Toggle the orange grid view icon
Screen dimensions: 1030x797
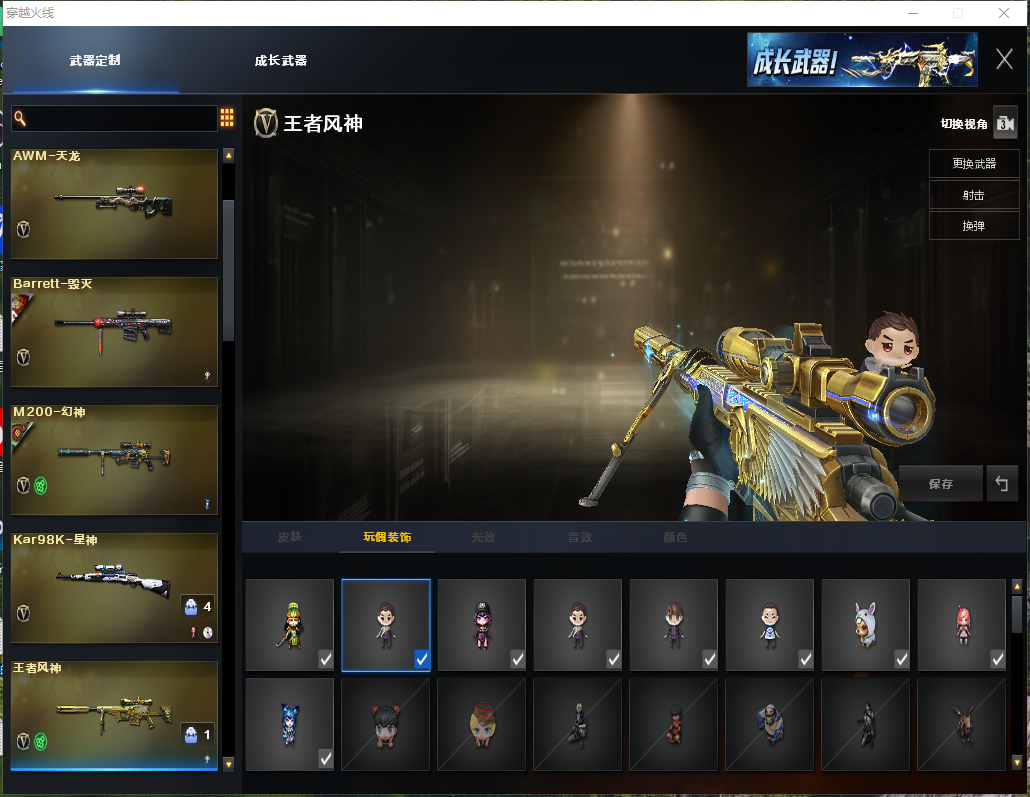coord(227,118)
